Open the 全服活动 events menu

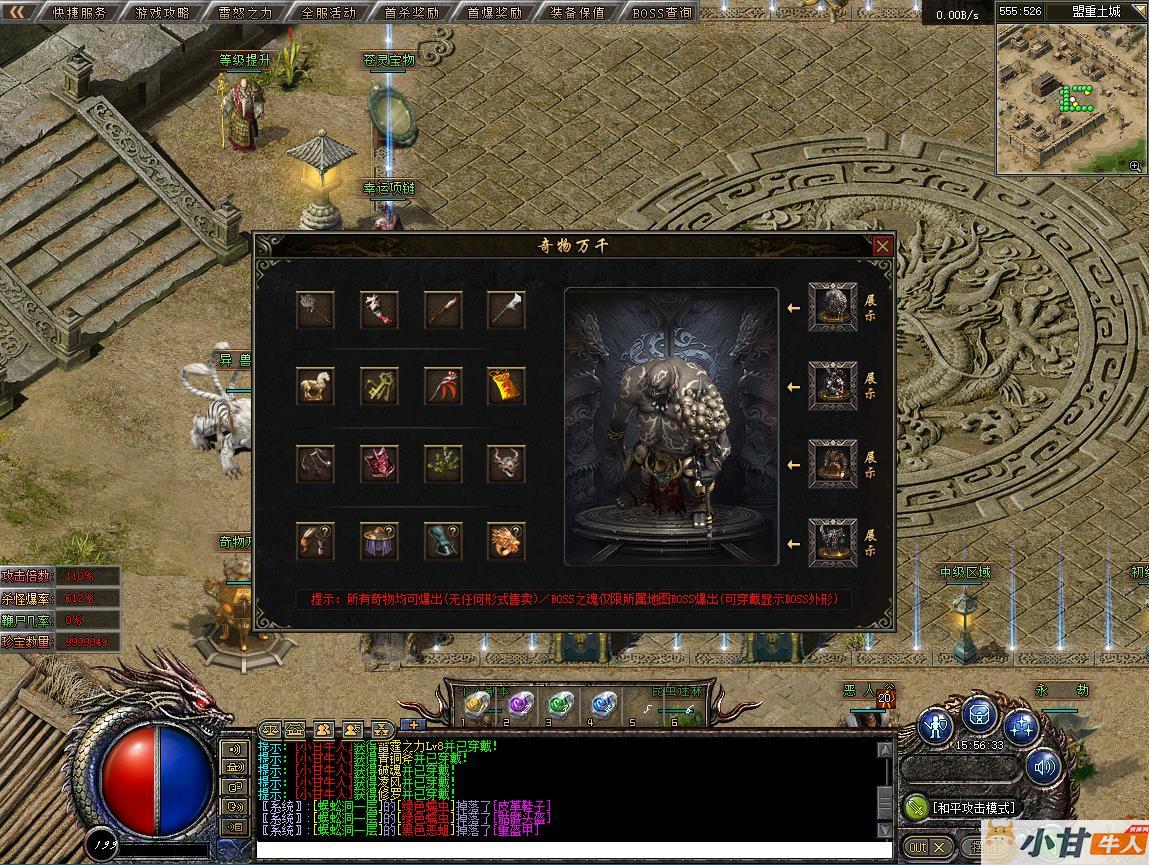point(328,13)
